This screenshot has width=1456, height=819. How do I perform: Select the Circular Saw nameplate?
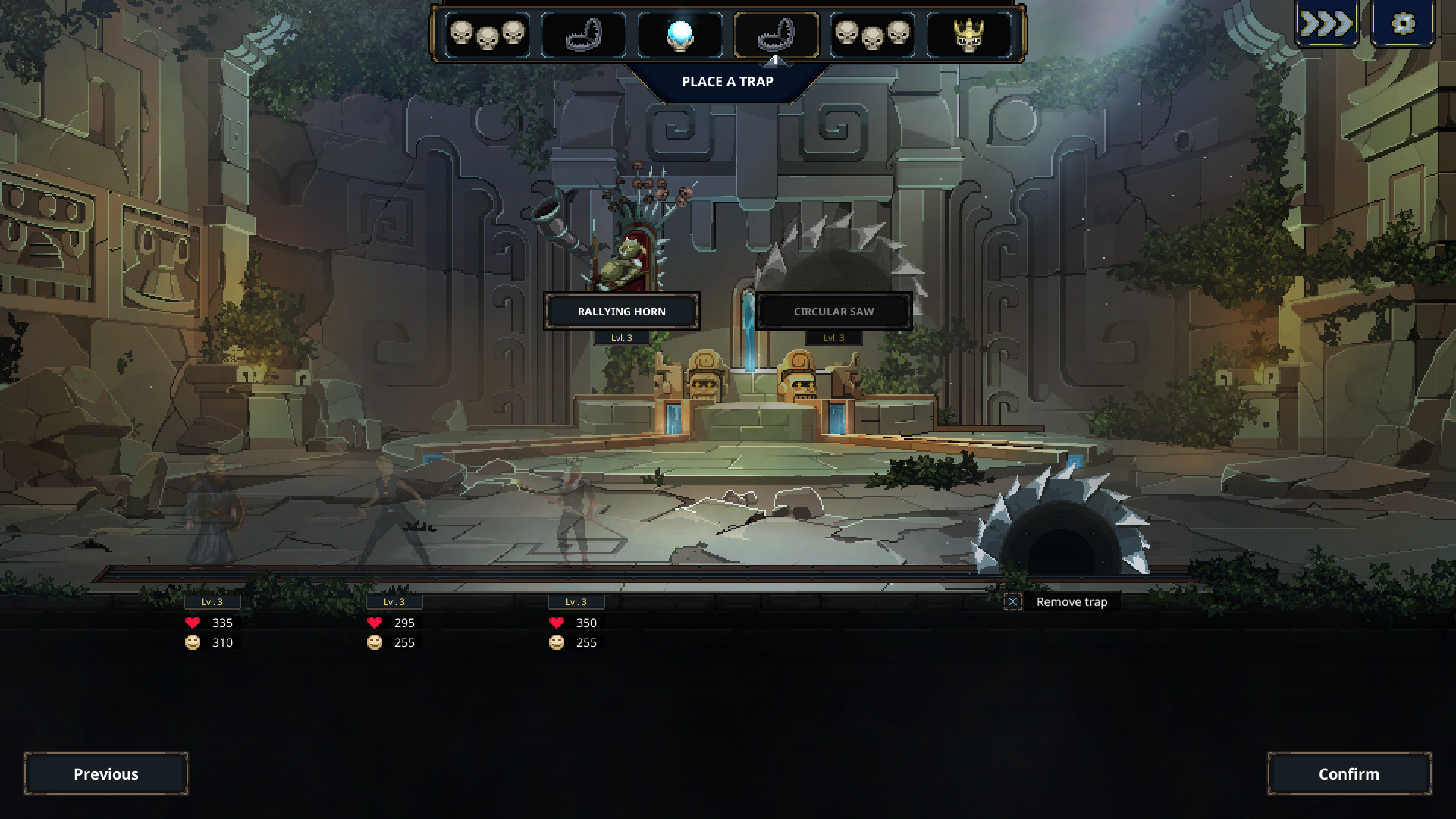[833, 311]
